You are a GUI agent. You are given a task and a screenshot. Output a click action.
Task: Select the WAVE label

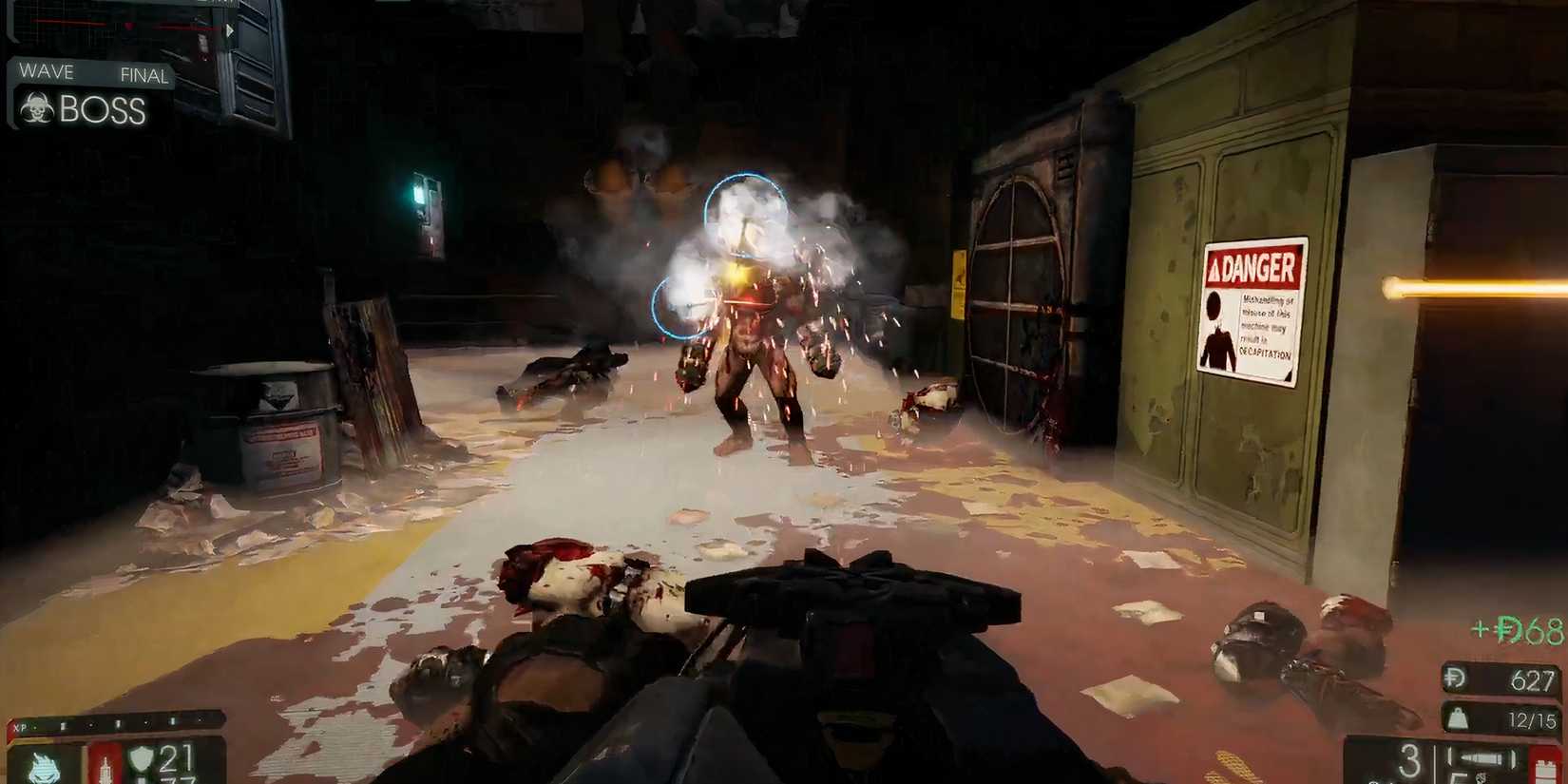45,71
